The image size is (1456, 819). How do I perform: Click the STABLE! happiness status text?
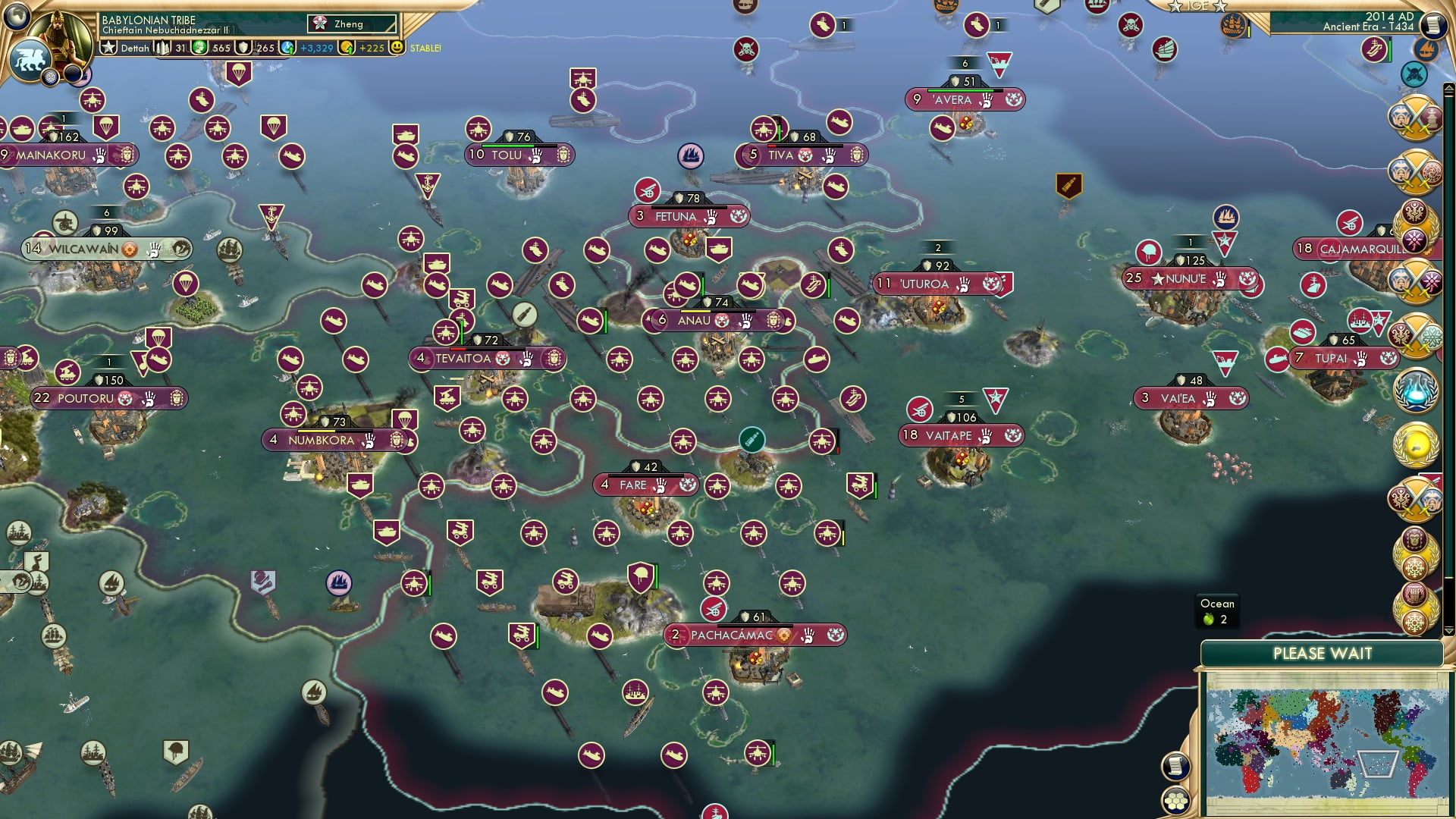[426, 48]
